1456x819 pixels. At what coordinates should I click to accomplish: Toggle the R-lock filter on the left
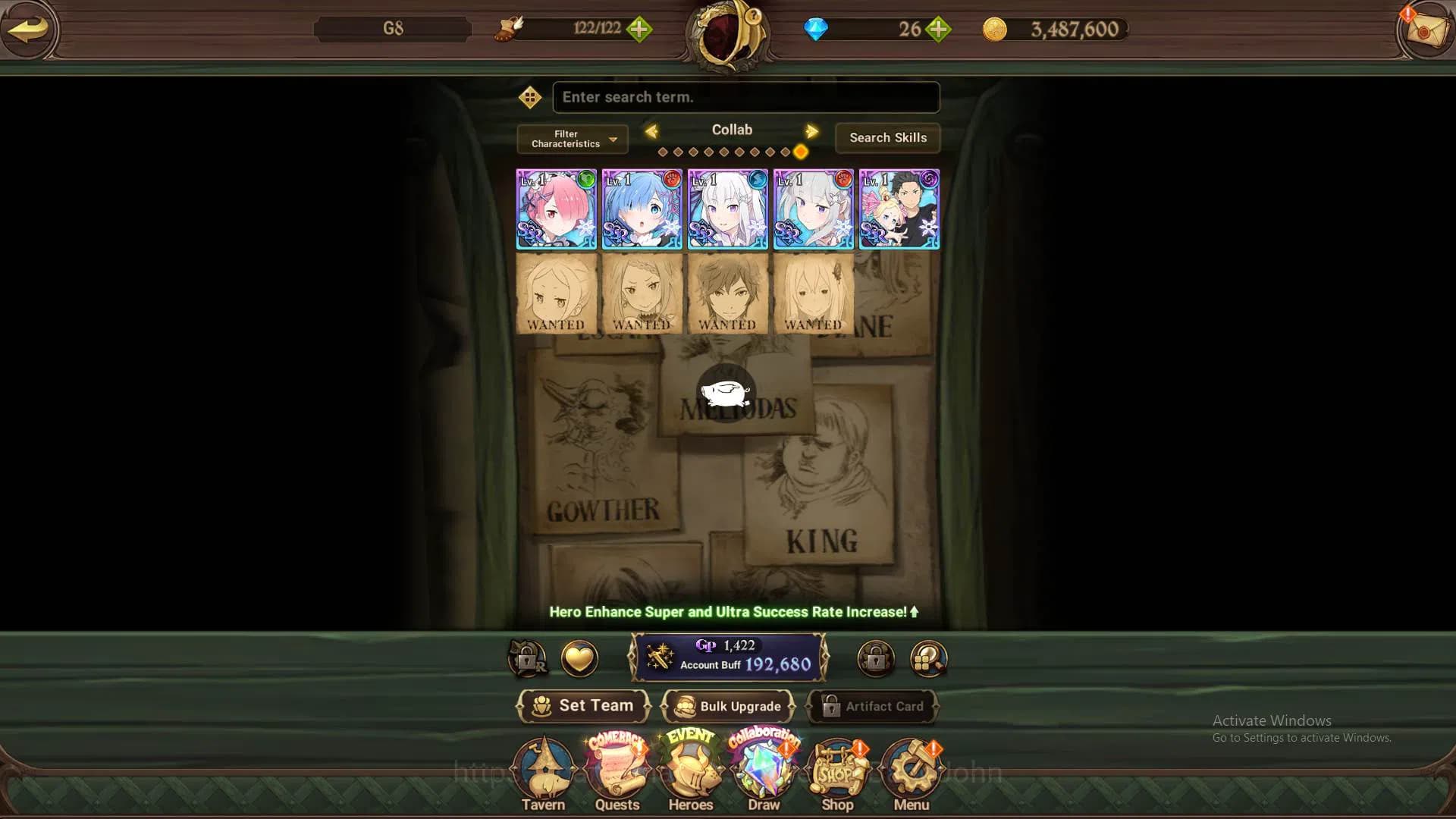click(529, 659)
